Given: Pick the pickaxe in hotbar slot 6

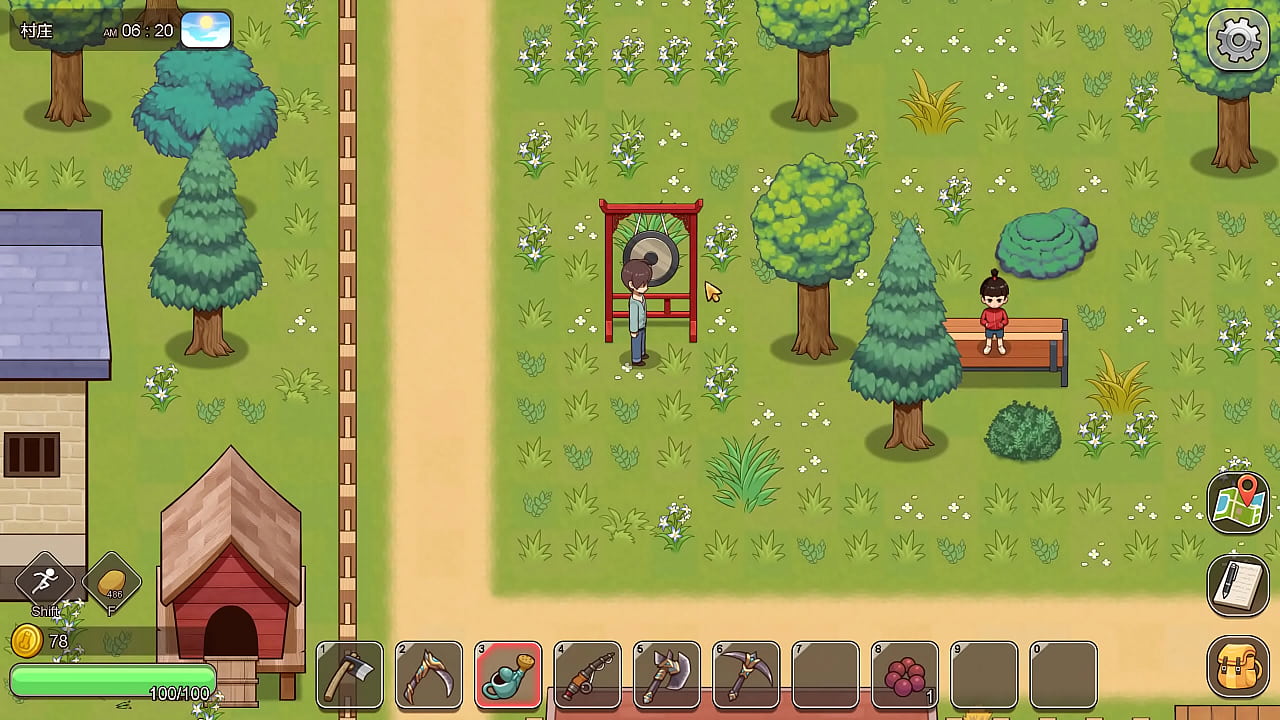Looking at the screenshot, I should (746, 675).
